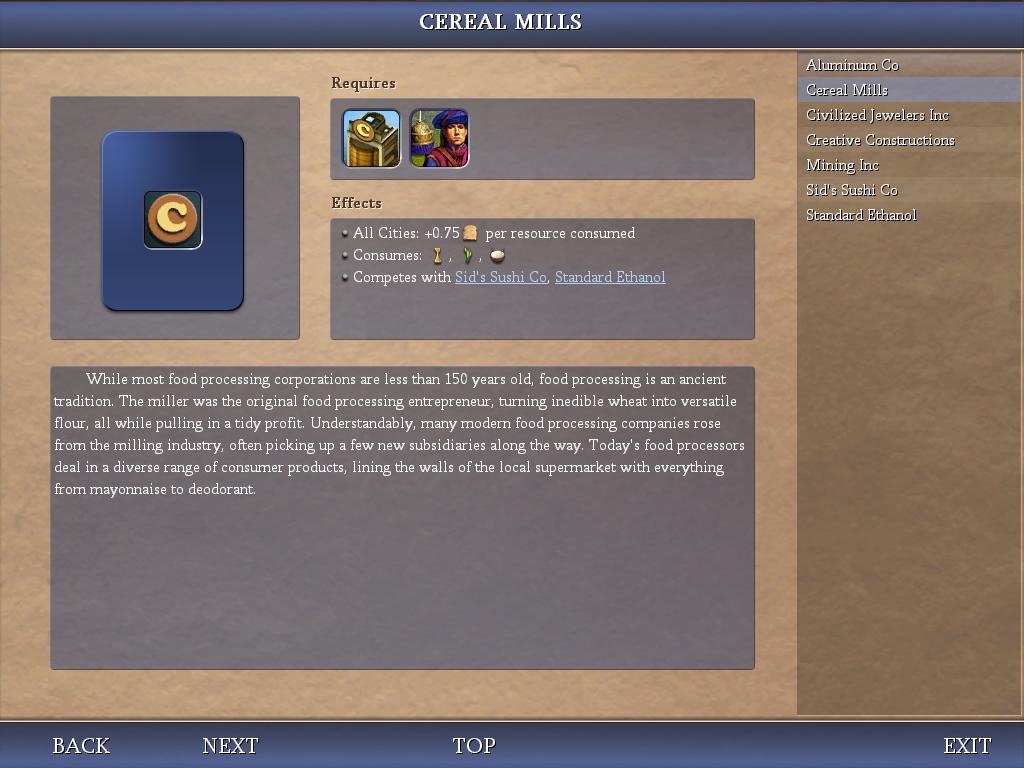The height and width of the screenshot is (768, 1024).
Task: Click the rice bowl resource icon
Action: 497,256
